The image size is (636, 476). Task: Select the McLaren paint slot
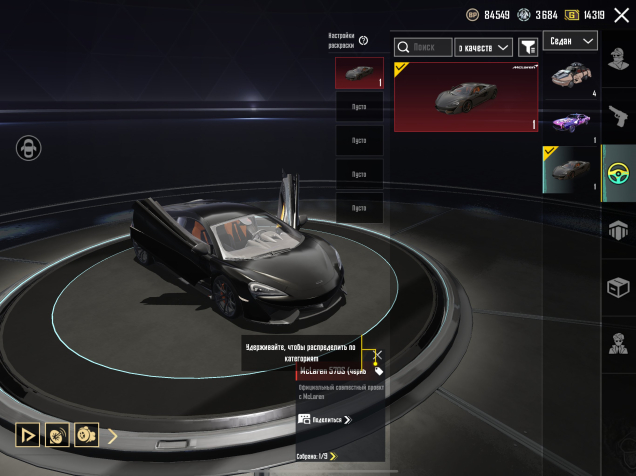click(x=359, y=73)
